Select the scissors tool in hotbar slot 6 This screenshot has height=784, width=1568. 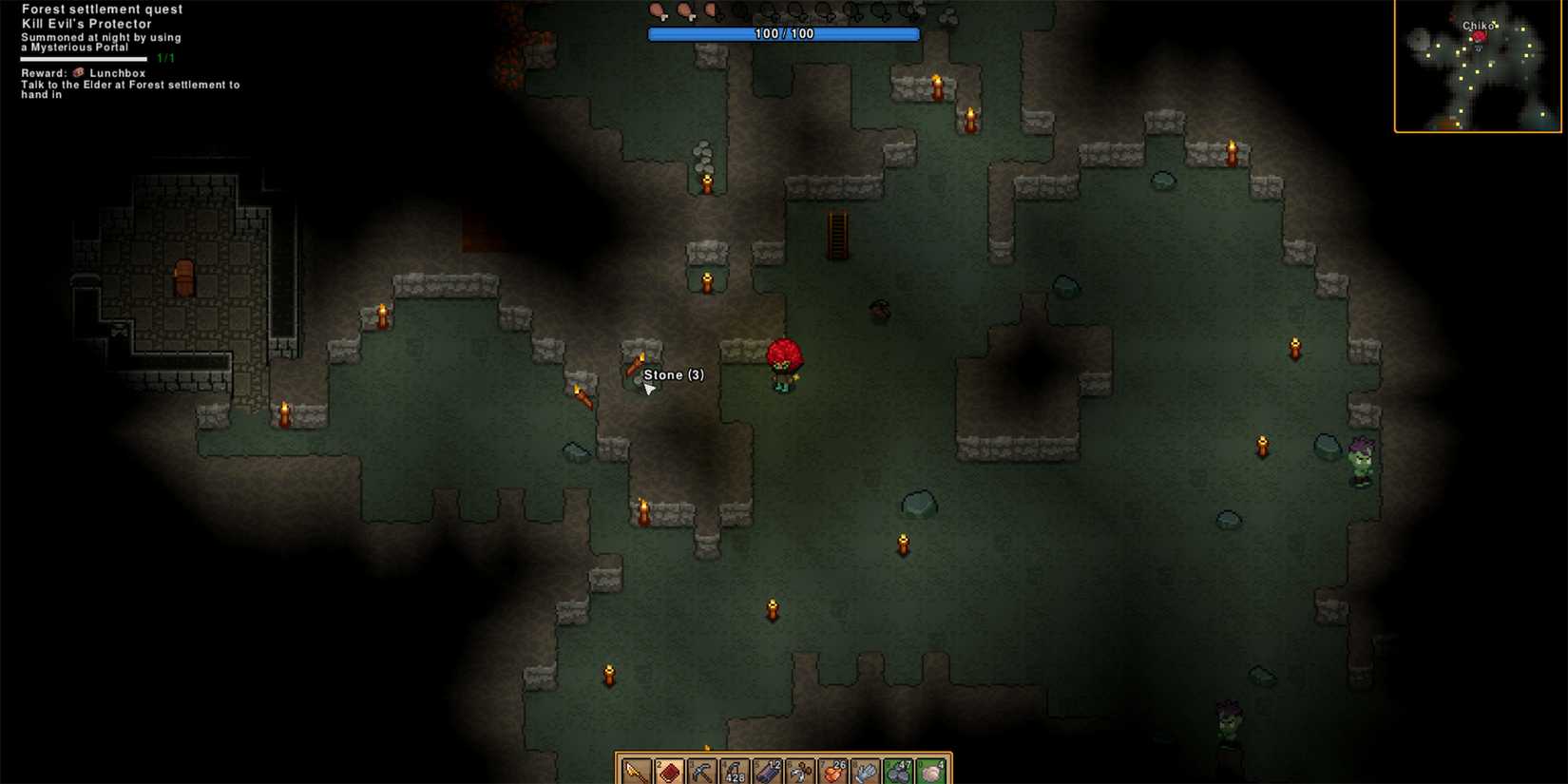(x=799, y=770)
